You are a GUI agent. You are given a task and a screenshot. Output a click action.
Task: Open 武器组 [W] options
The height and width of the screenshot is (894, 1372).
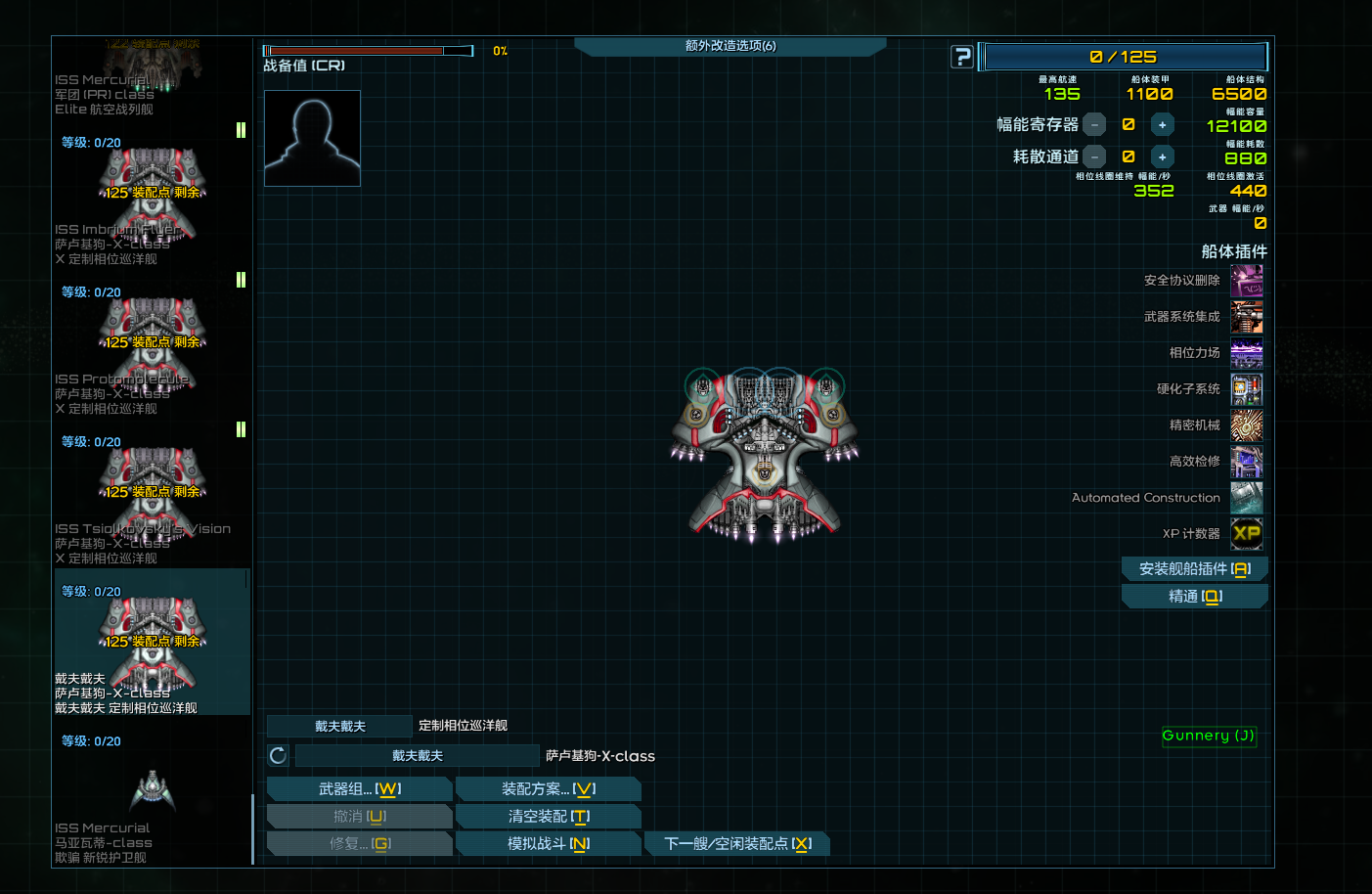point(359,787)
